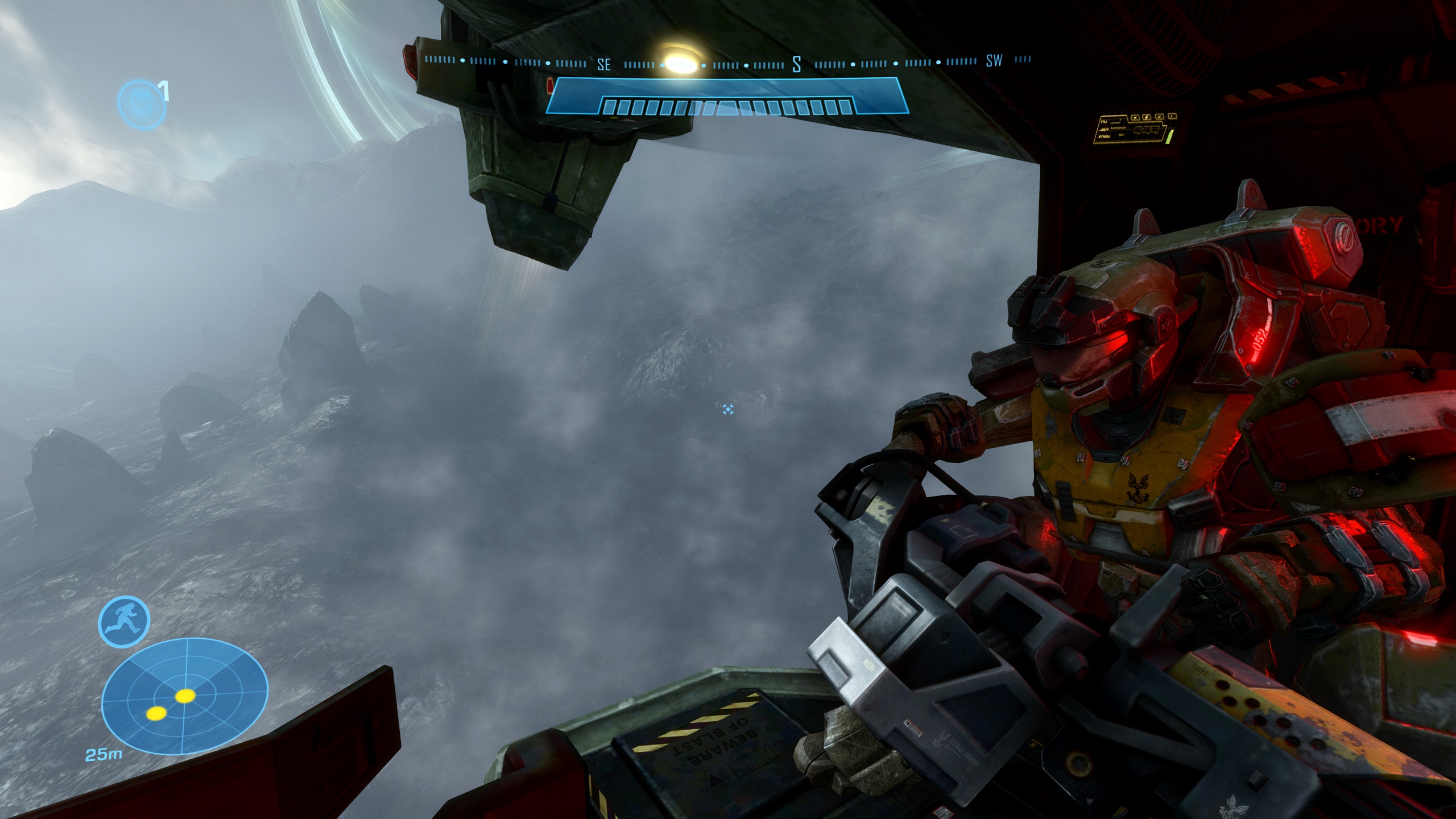The image size is (1456, 819).
Task: Click the motion tracker radar
Action: [x=184, y=702]
